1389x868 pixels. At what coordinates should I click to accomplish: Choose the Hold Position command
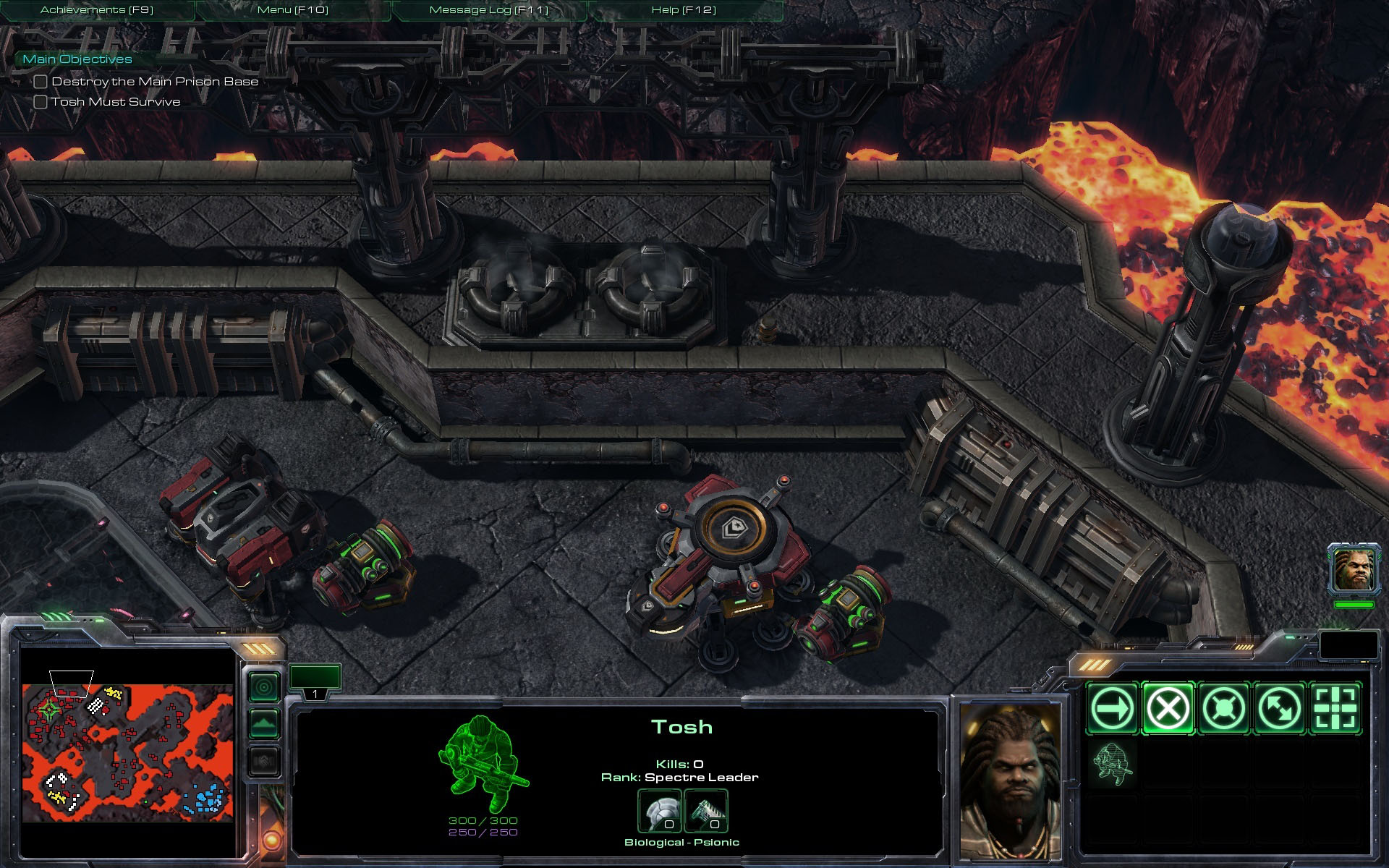1223,708
